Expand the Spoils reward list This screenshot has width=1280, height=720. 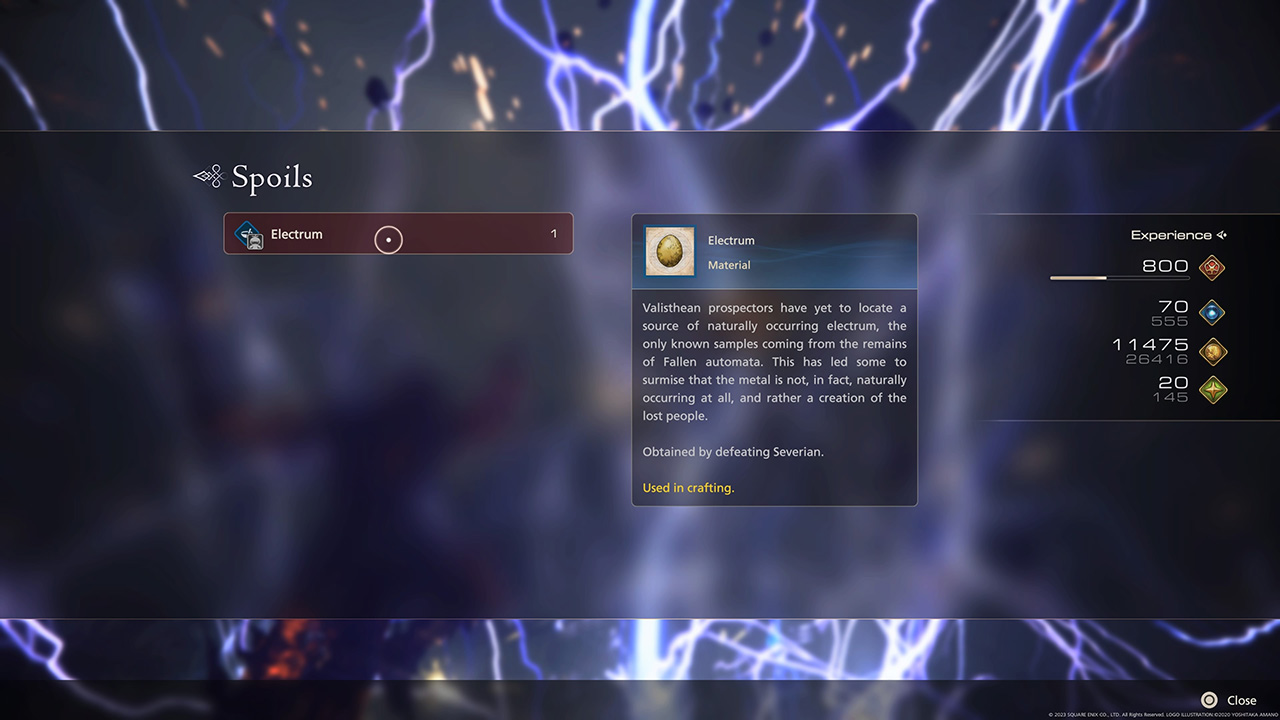(x=398, y=233)
